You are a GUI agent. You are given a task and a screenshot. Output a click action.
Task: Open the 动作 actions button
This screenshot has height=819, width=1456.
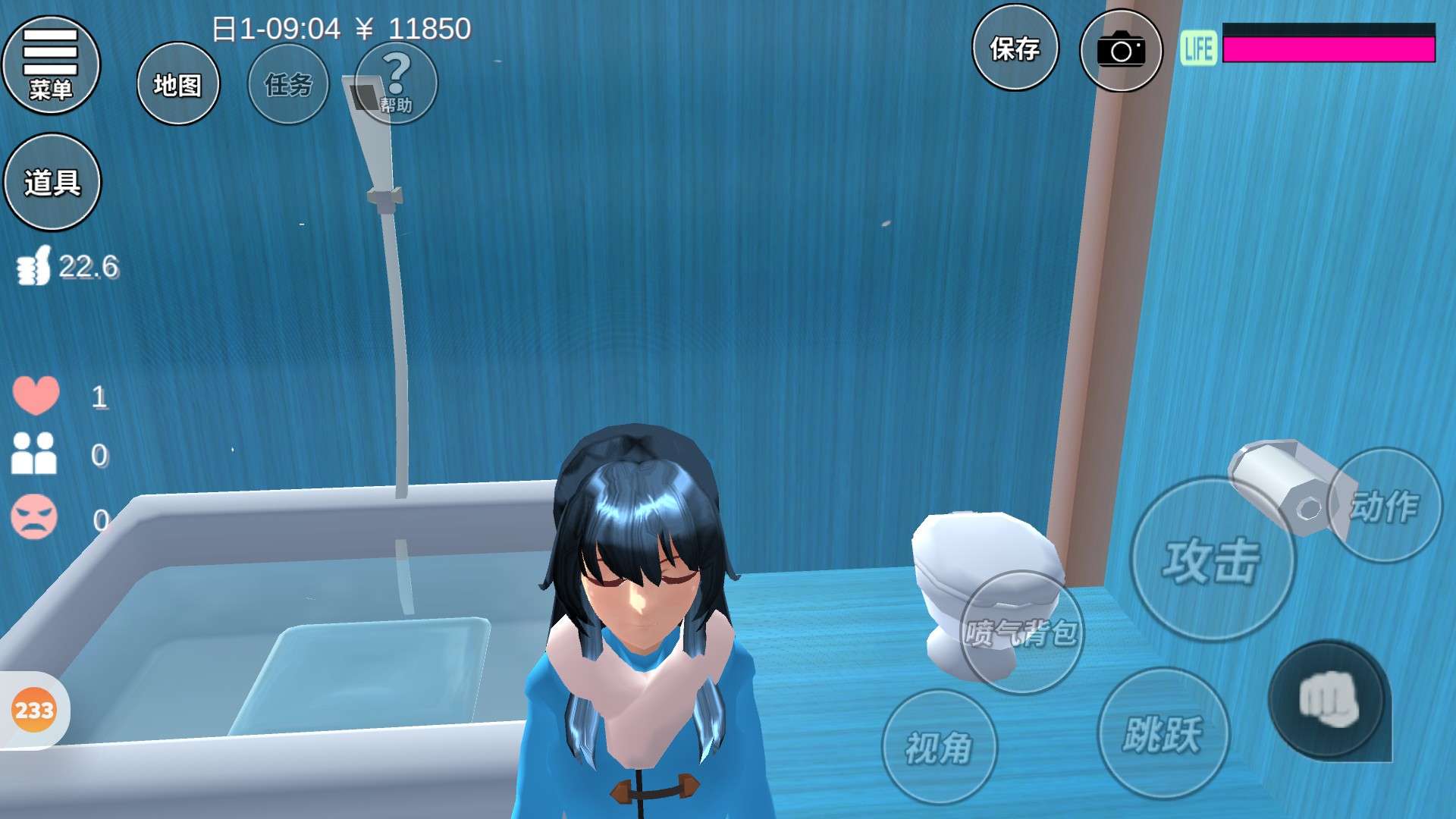1385,505
